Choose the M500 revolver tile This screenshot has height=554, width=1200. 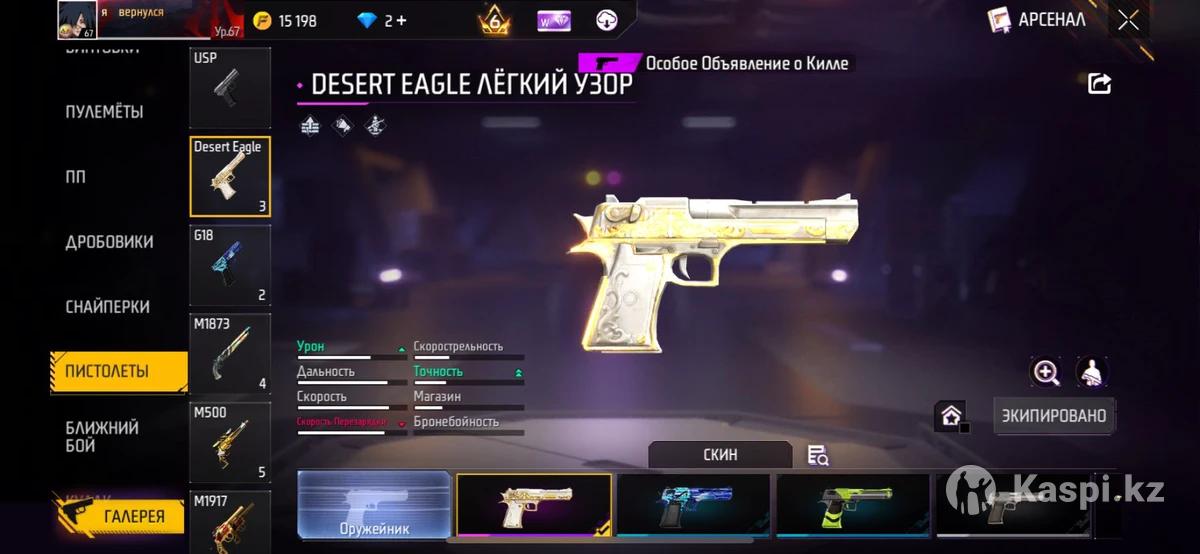click(x=230, y=442)
